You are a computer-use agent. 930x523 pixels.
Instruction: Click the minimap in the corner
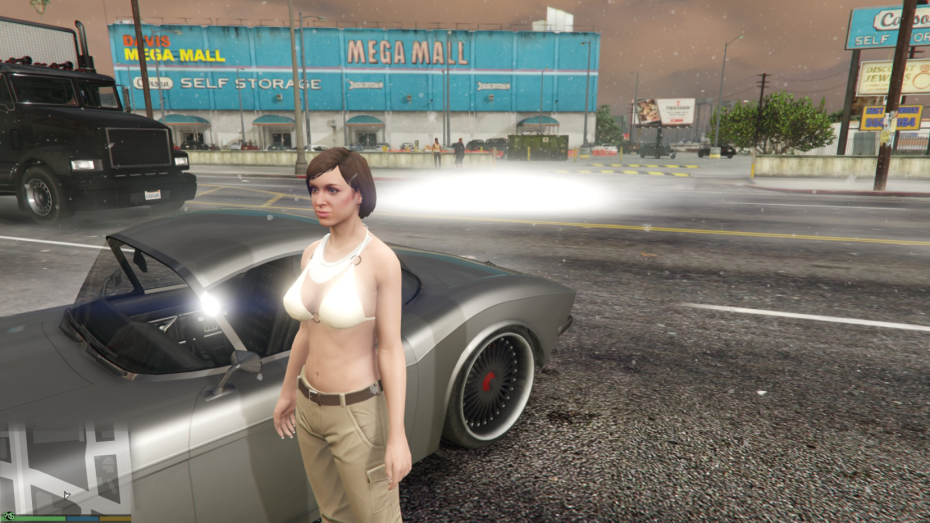[x=66, y=467]
